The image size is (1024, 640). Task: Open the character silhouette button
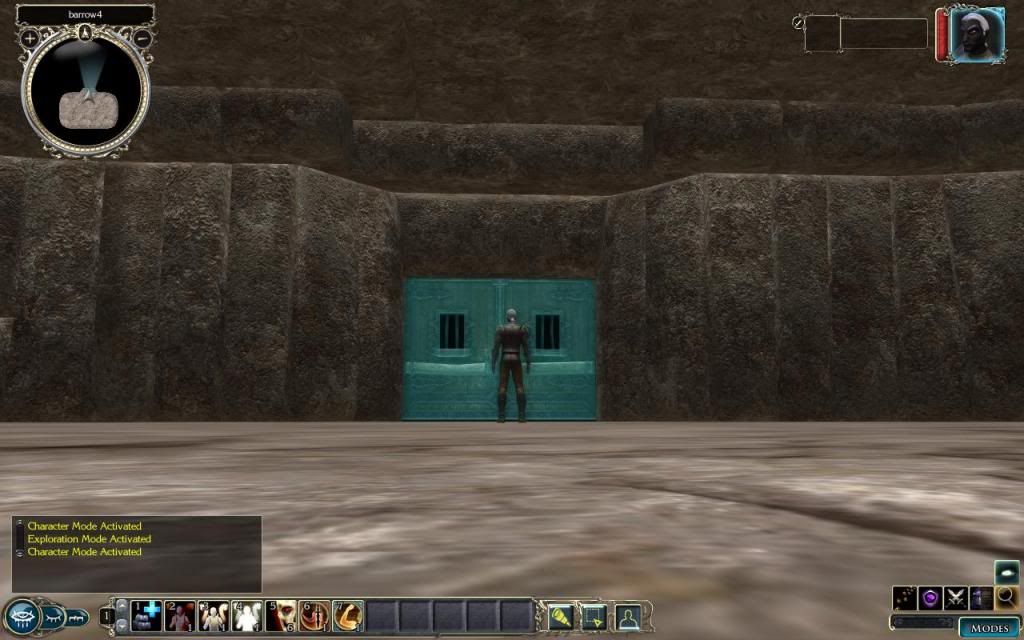click(x=627, y=615)
